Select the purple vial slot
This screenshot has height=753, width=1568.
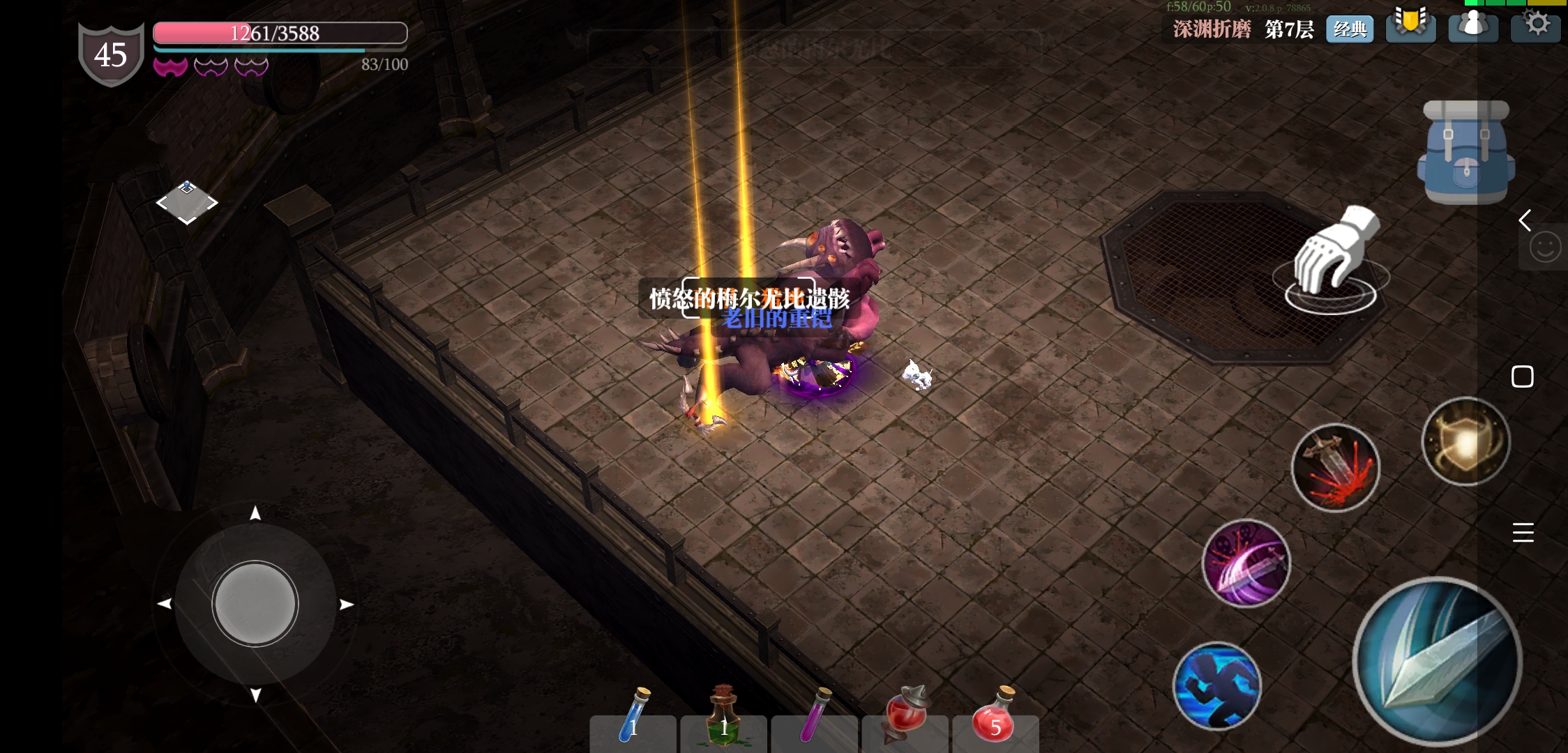pyautogui.click(x=815, y=718)
